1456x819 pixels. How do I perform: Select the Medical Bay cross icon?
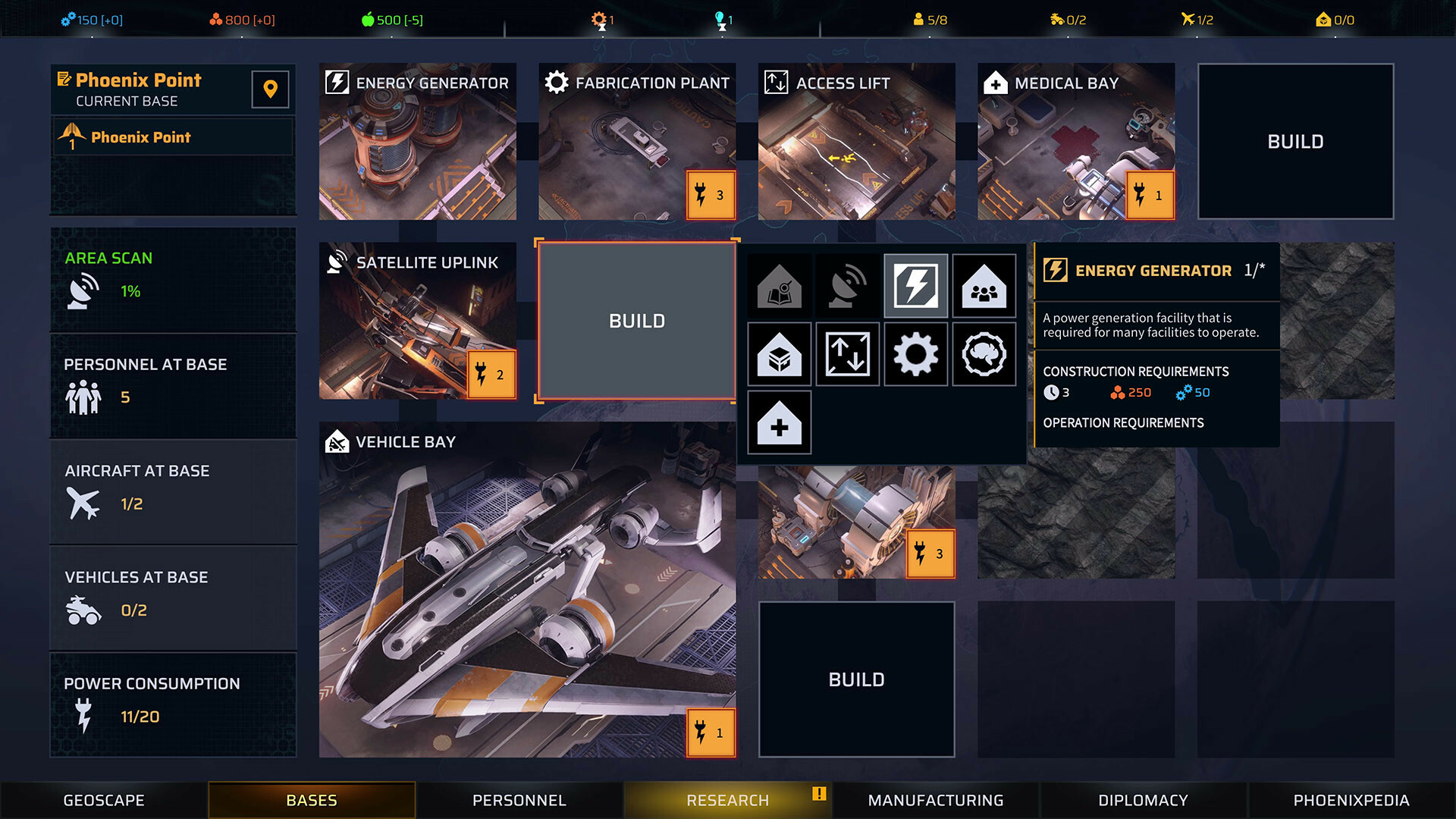tap(779, 422)
